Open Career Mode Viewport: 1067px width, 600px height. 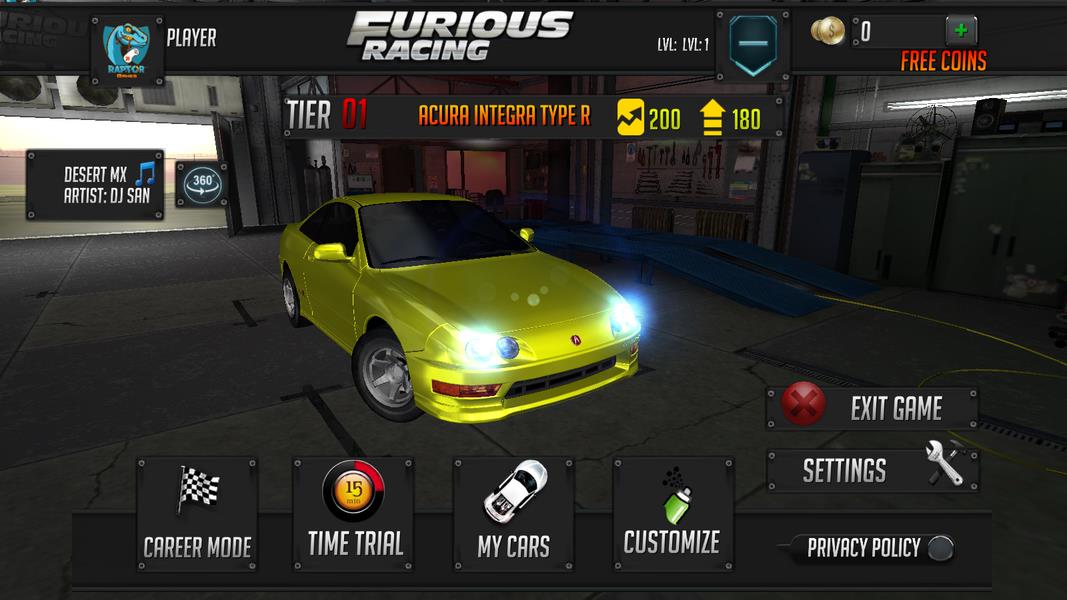click(197, 514)
